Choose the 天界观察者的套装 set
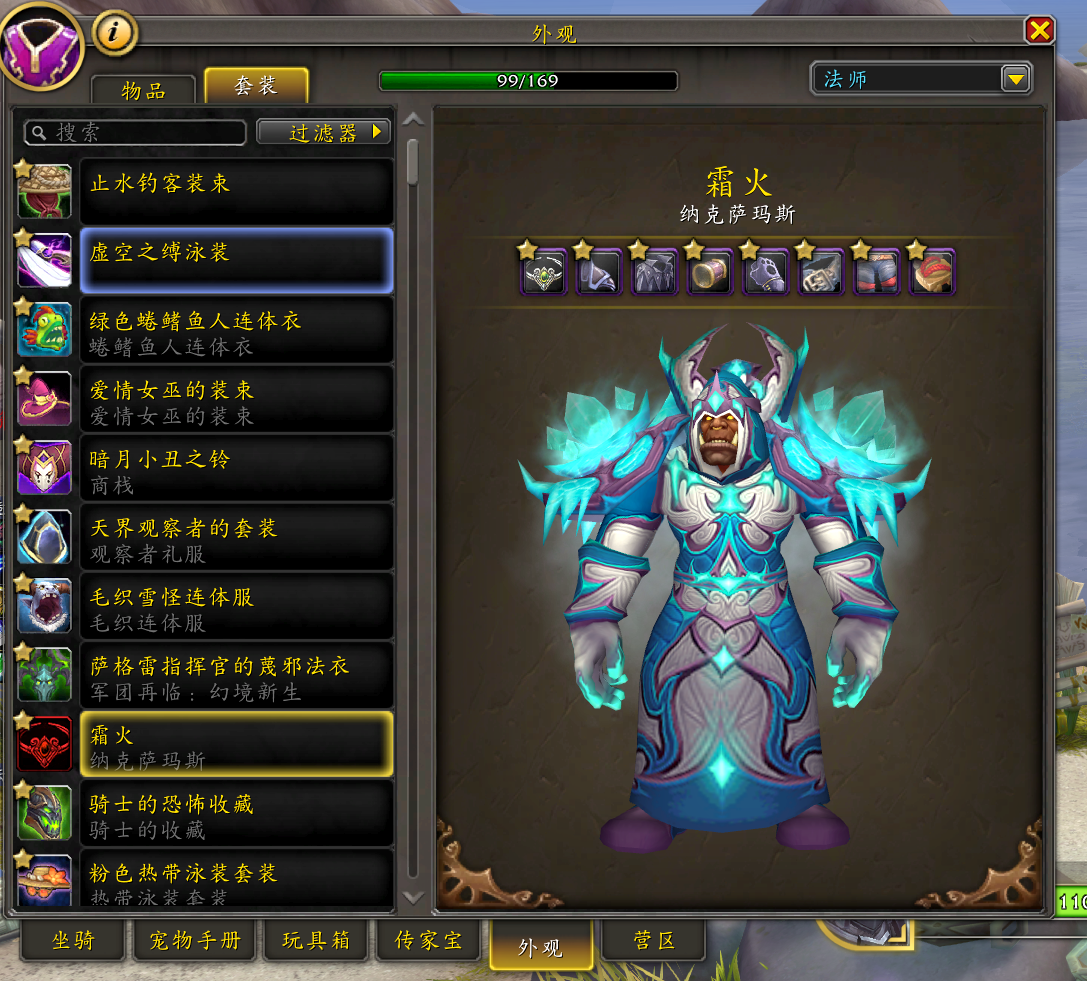This screenshot has width=1087, height=981. click(x=235, y=536)
